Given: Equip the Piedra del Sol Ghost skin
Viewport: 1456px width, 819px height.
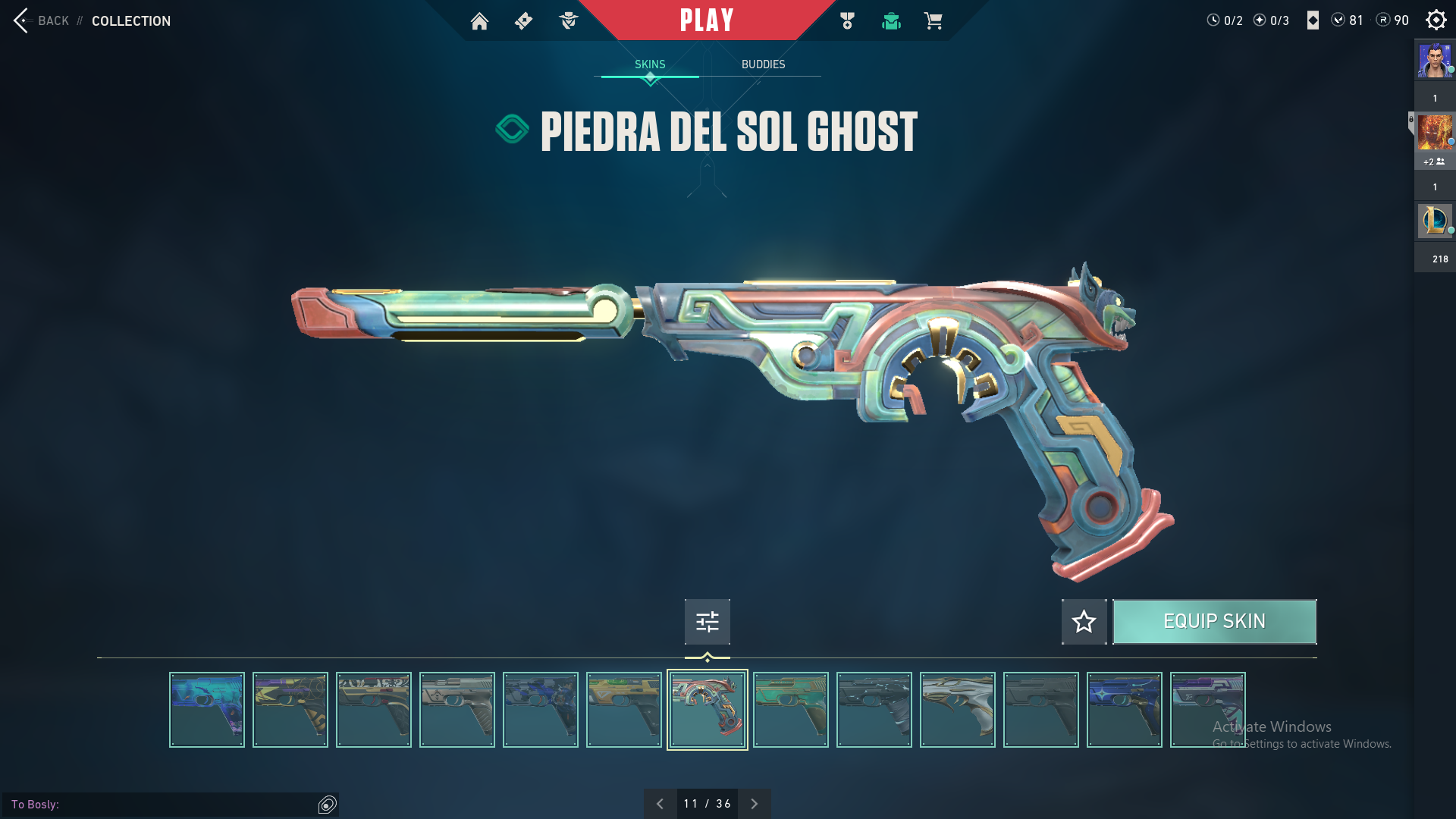Looking at the screenshot, I should point(1214,622).
